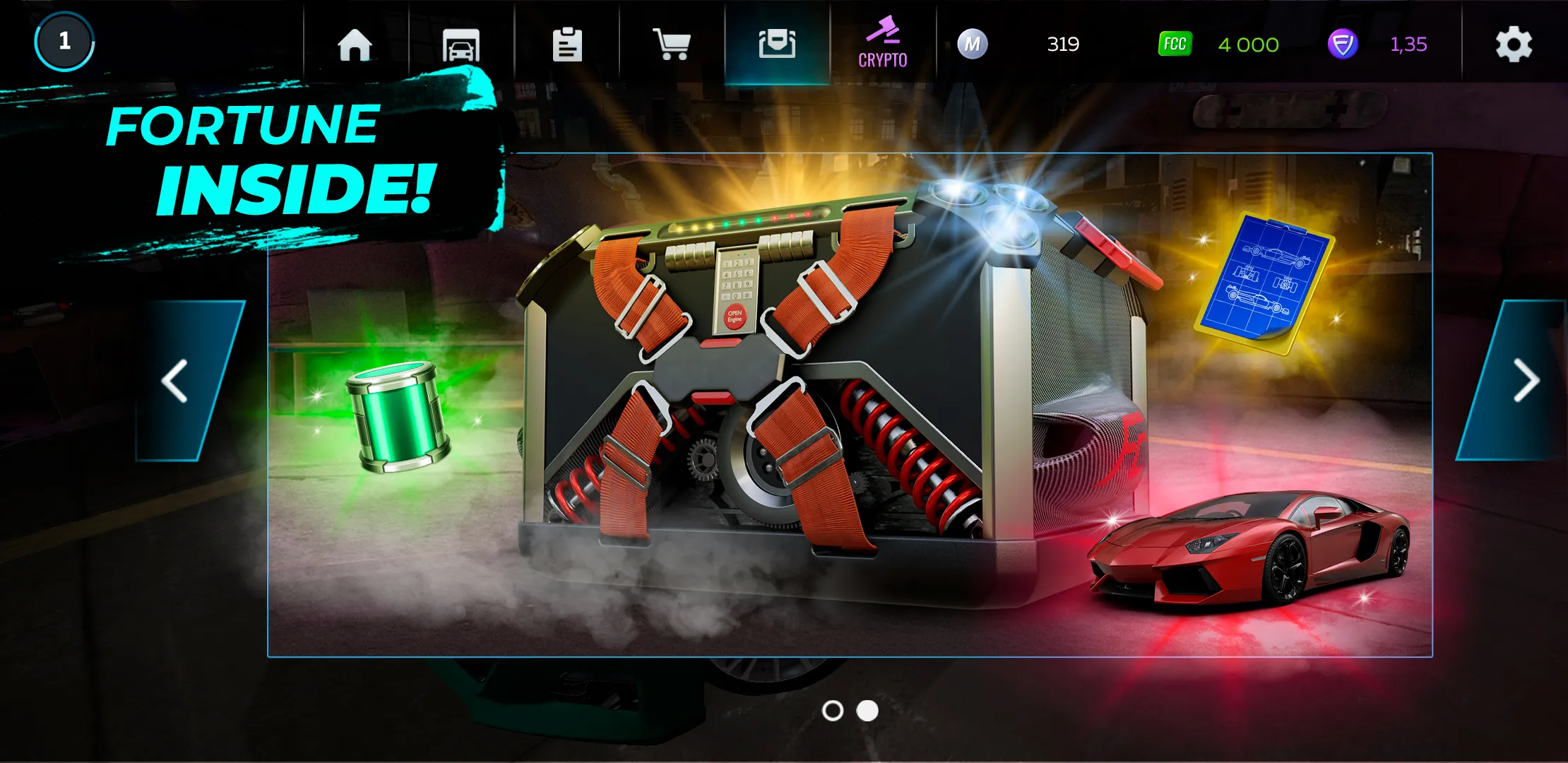This screenshot has width=1568, height=763.
Task: Select the first carousel page dot
Action: tap(833, 710)
